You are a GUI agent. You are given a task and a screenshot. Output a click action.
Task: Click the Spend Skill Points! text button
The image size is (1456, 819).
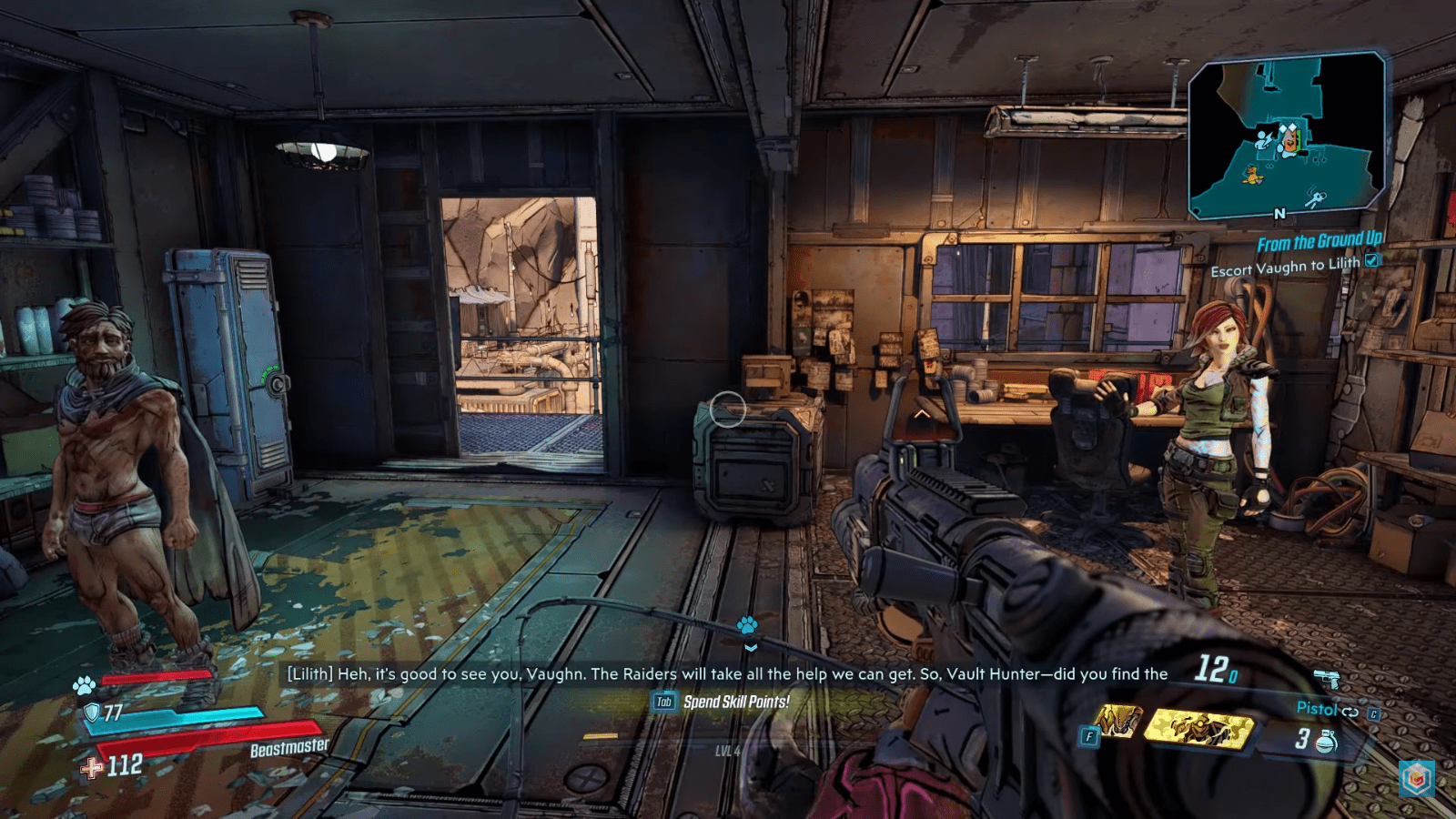pos(739,703)
